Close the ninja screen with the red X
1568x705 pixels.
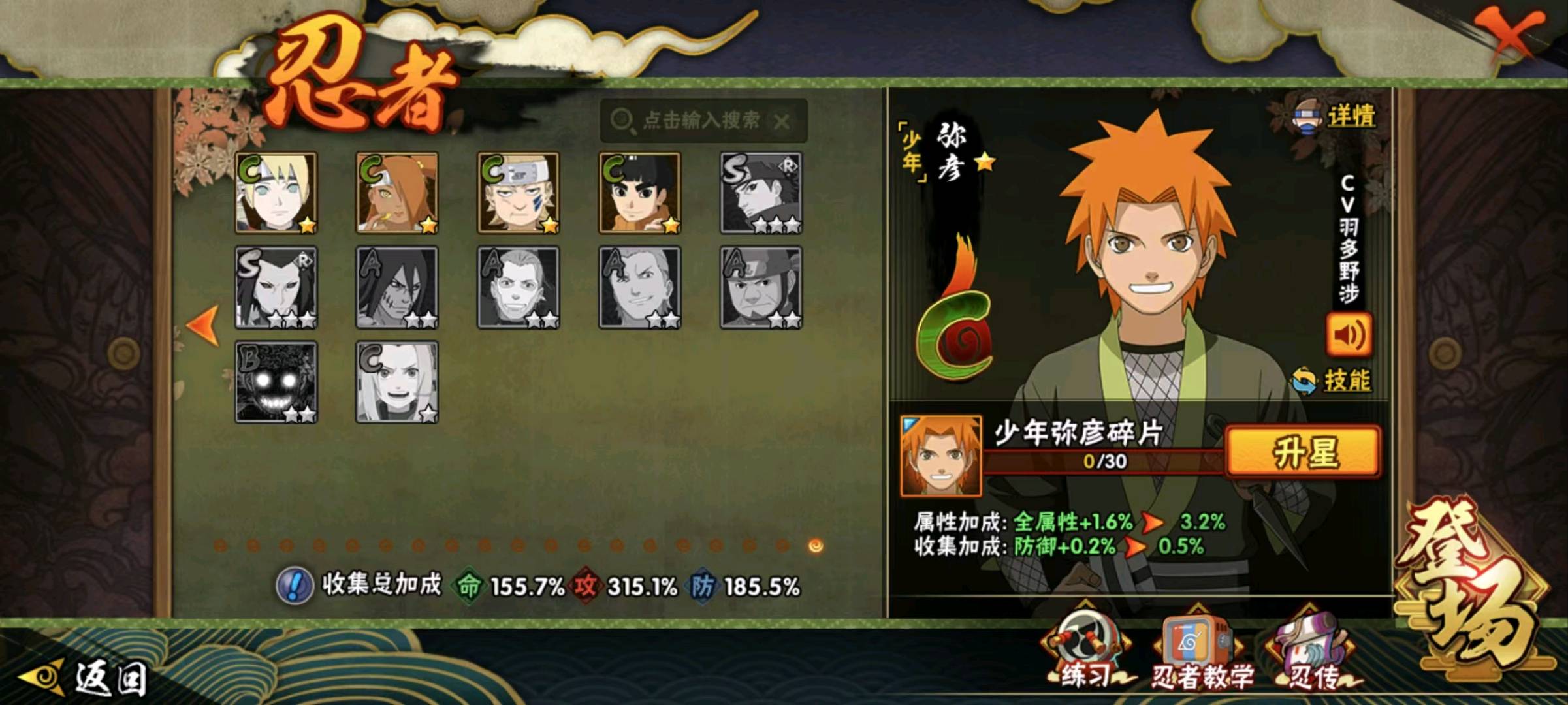point(1512,36)
